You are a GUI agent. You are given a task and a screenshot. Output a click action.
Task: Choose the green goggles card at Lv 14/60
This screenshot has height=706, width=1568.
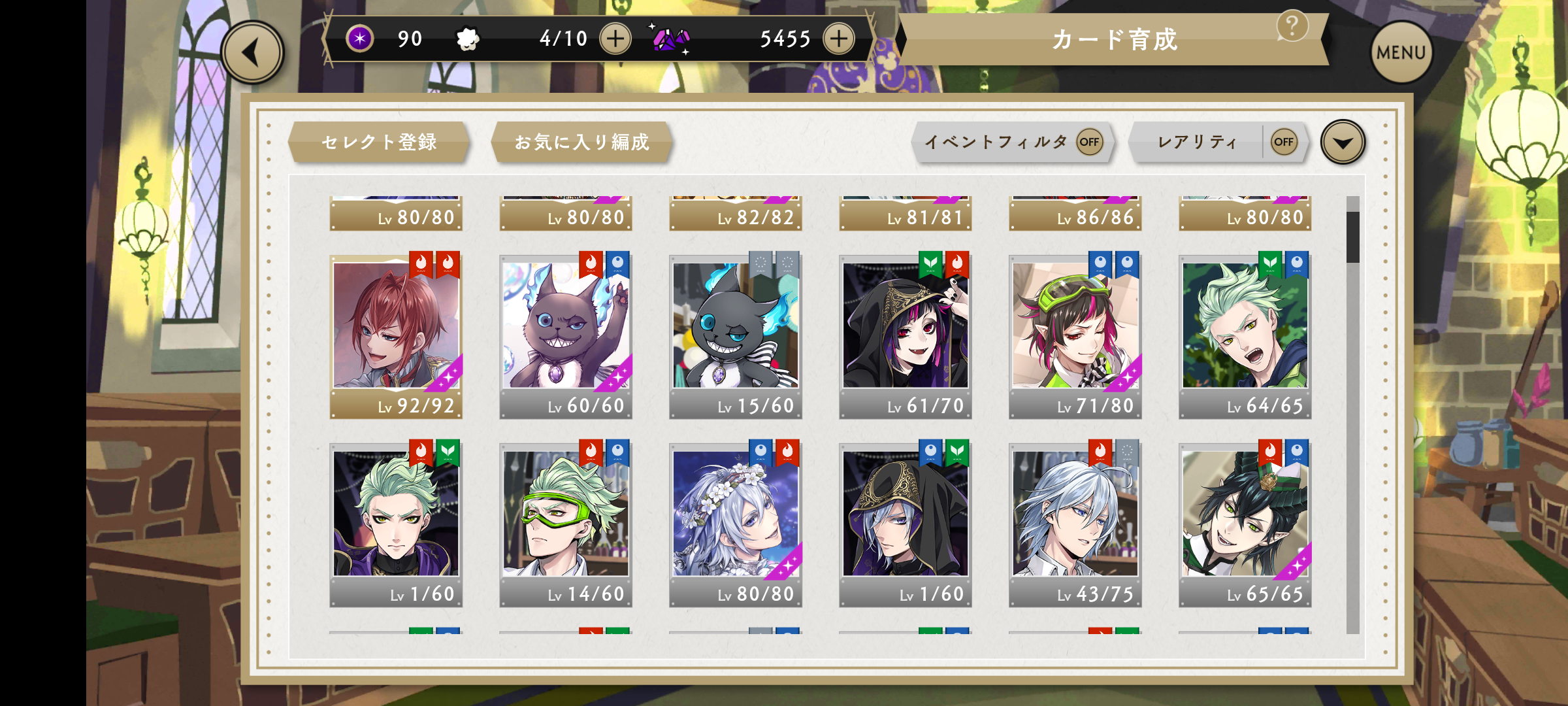click(566, 522)
